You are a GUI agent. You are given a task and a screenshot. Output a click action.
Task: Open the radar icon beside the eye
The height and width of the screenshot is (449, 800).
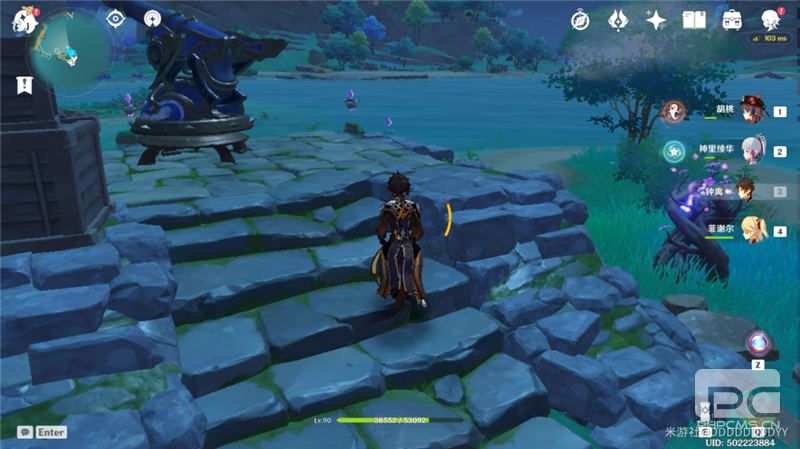[152, 19]
